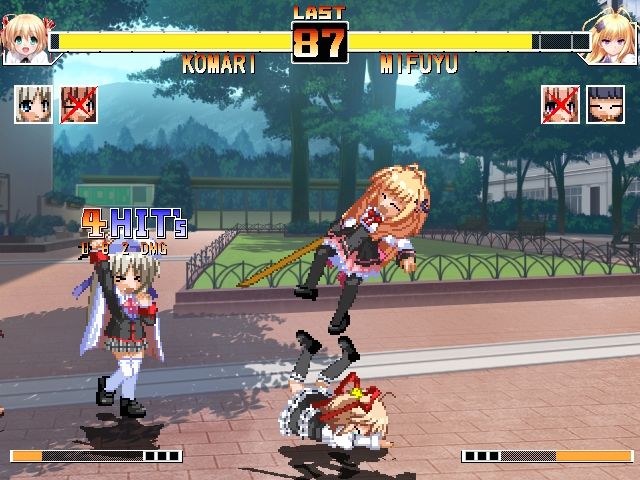Select Mifuyu's dark-haired teammate icon
The image size is (640, 480).
click(x=606, y=104)
